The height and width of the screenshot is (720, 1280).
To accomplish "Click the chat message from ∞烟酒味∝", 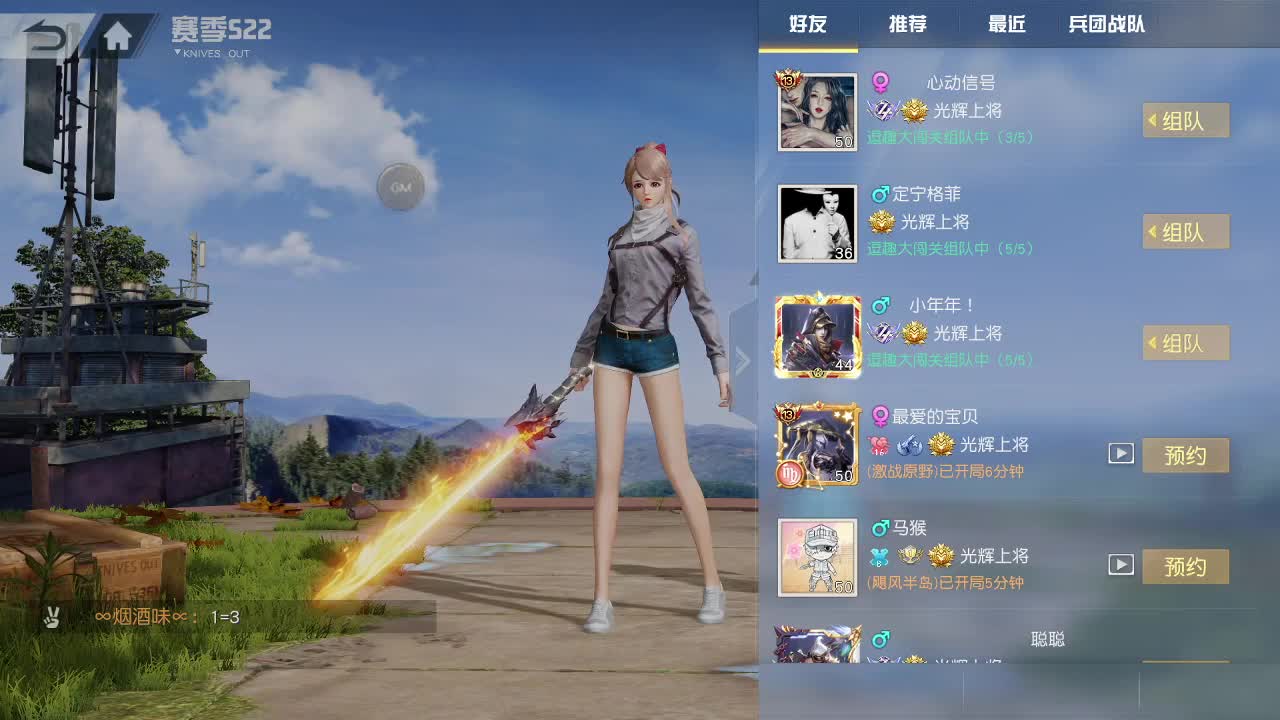I will coord(140,617).
